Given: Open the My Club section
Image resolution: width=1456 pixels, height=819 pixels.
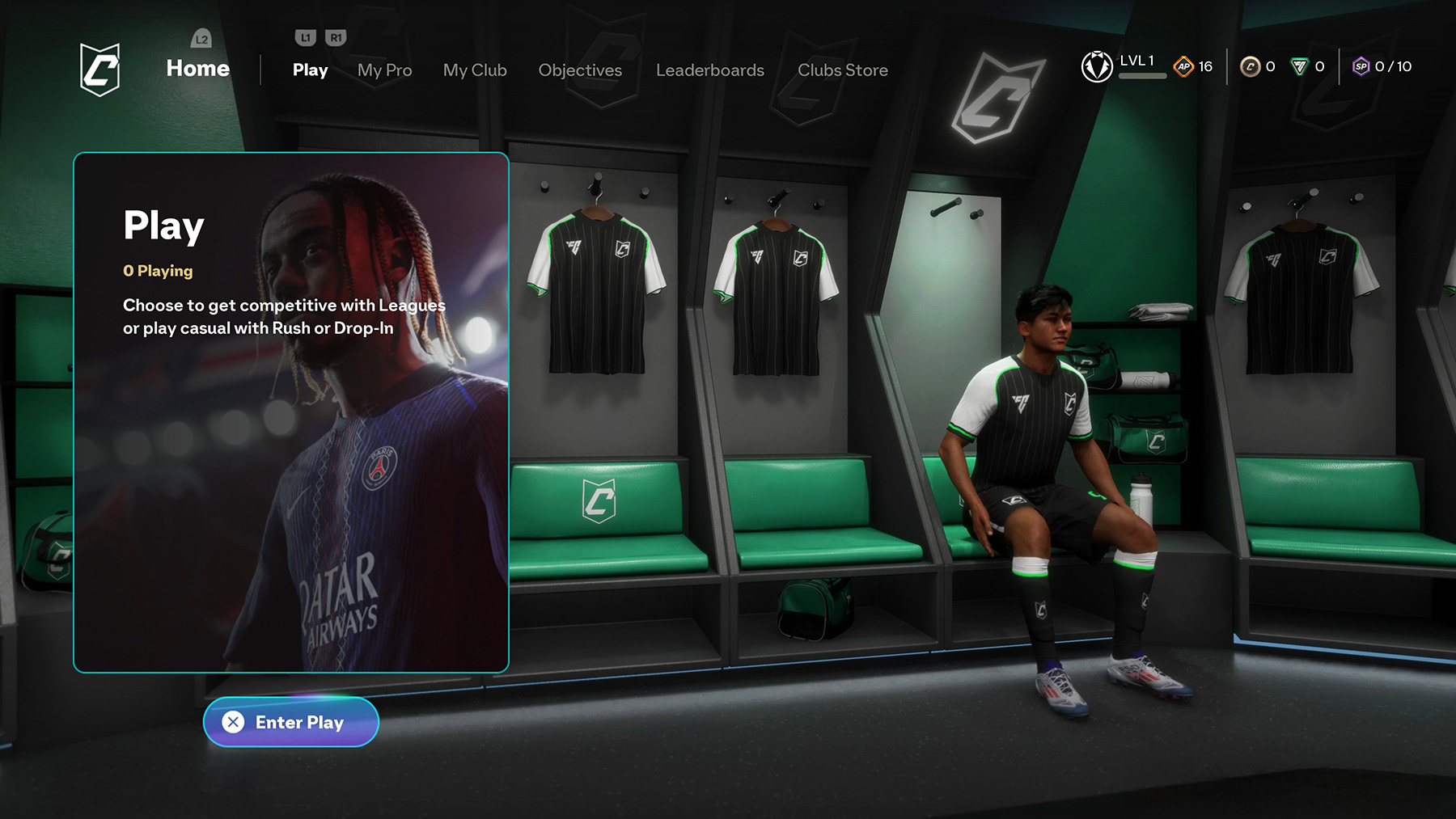Looking at the screenshot, I should click(x=474, y=70).
